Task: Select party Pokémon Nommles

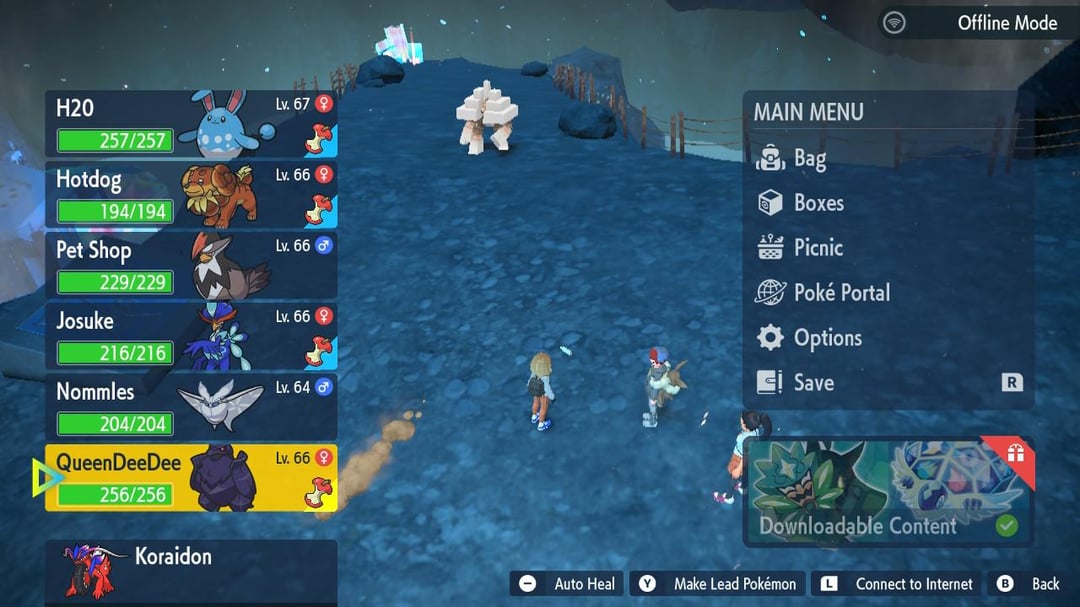Action: 190,408
